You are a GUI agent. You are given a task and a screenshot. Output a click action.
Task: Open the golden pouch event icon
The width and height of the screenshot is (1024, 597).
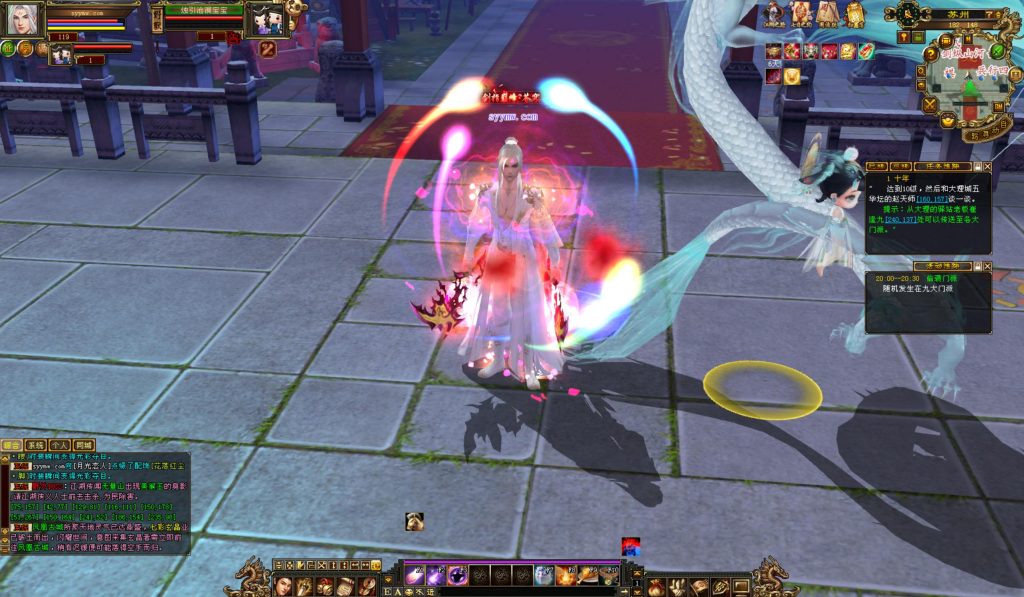[855, 14]
